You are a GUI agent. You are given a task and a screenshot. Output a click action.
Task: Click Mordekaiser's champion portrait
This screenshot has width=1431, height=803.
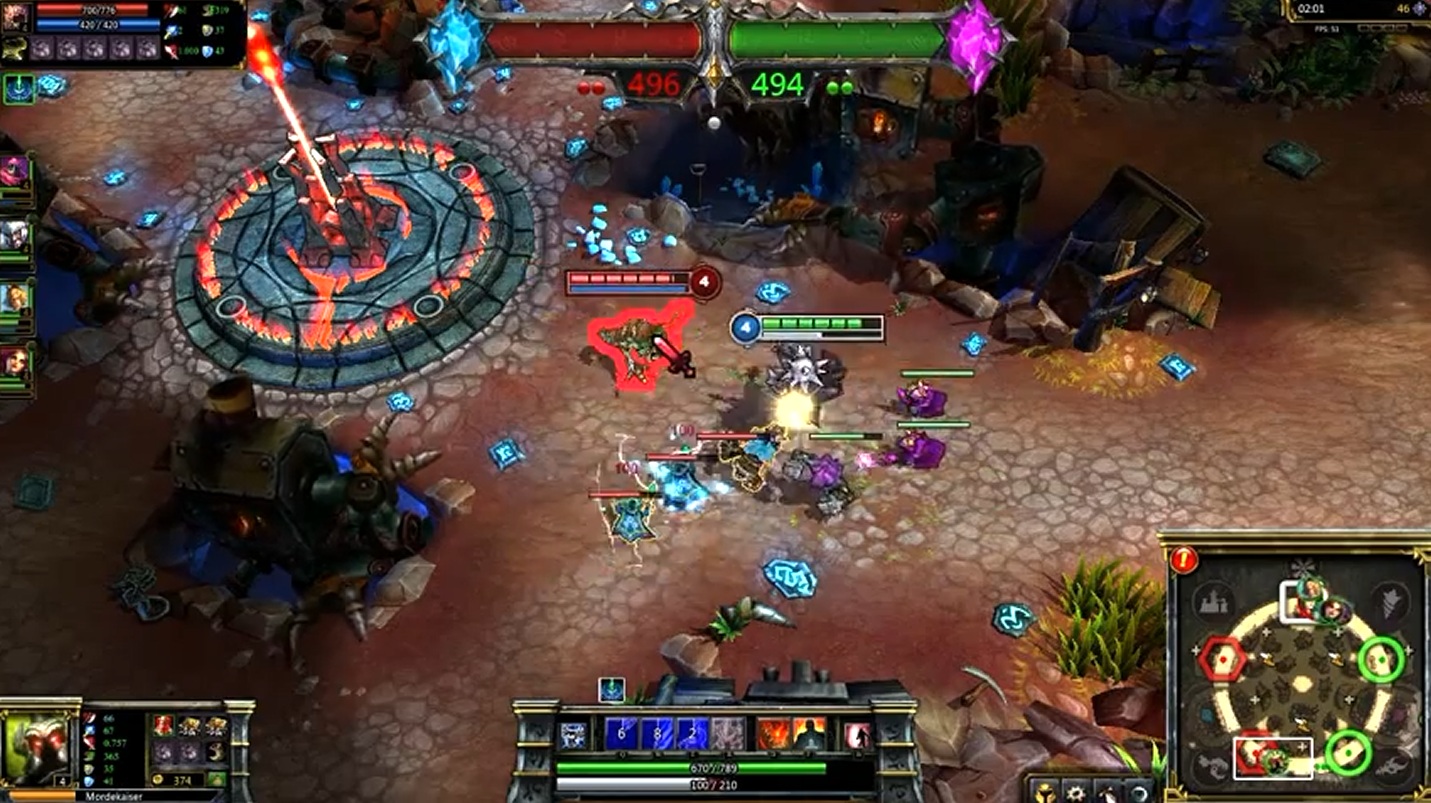coord(38,746)
